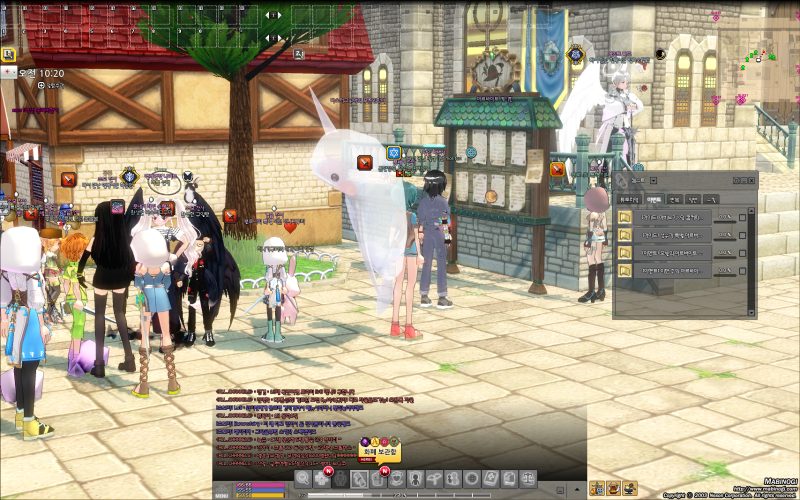This screenshot has width=800, height=500.
Task: Select the last quest in the list
Action: click(x=670, y=270)
